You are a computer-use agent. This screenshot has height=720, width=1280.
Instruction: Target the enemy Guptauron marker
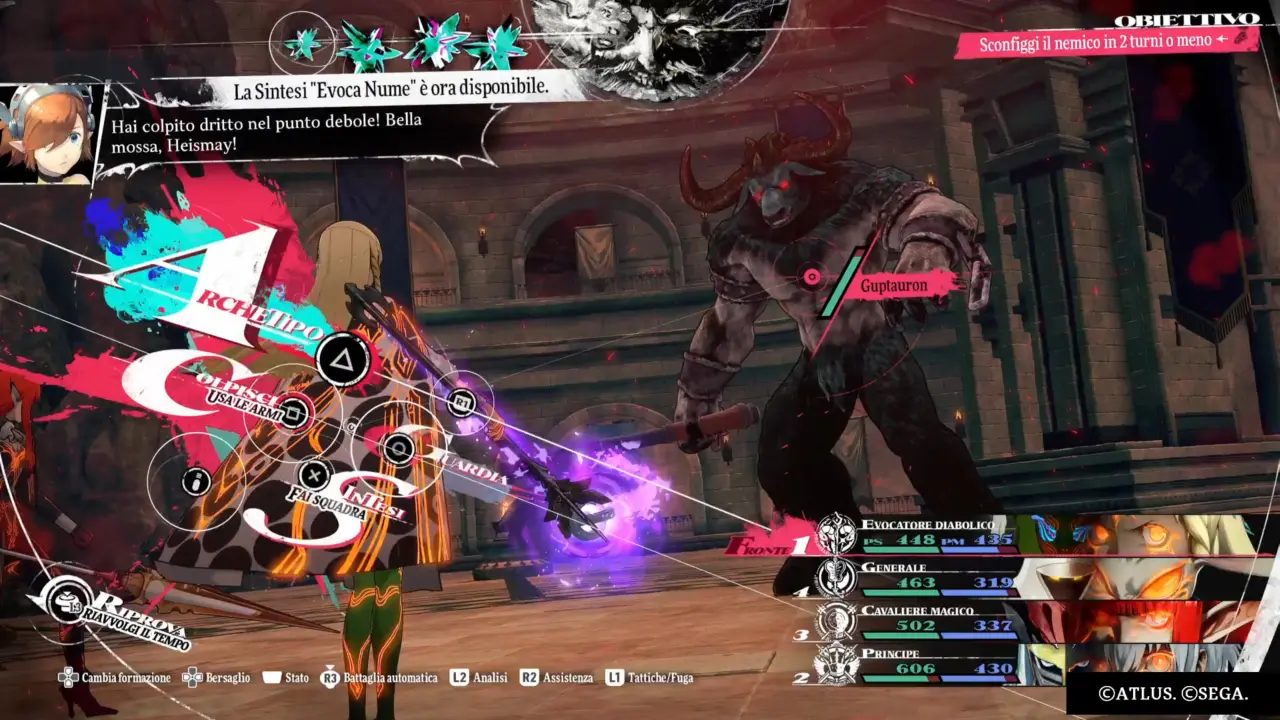click(x=812, y=277)
